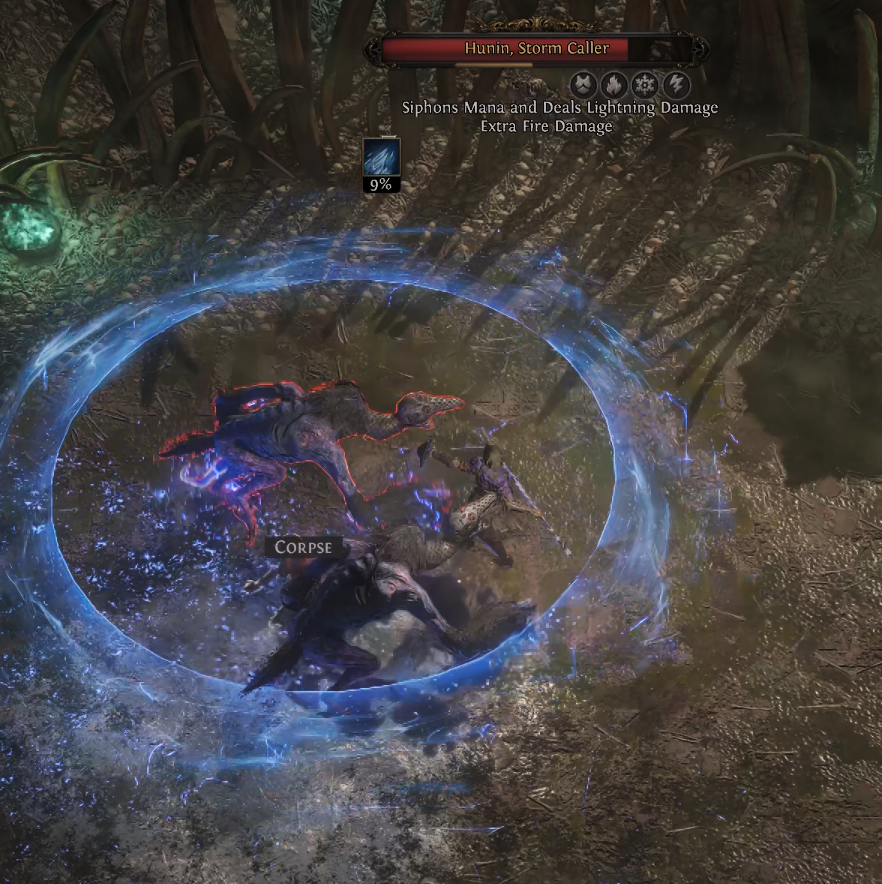Image resolution: width=882 pixels, height=884 pixels.
Task: Click the armour resistance icon under boss bar
Action: (583, 83)
